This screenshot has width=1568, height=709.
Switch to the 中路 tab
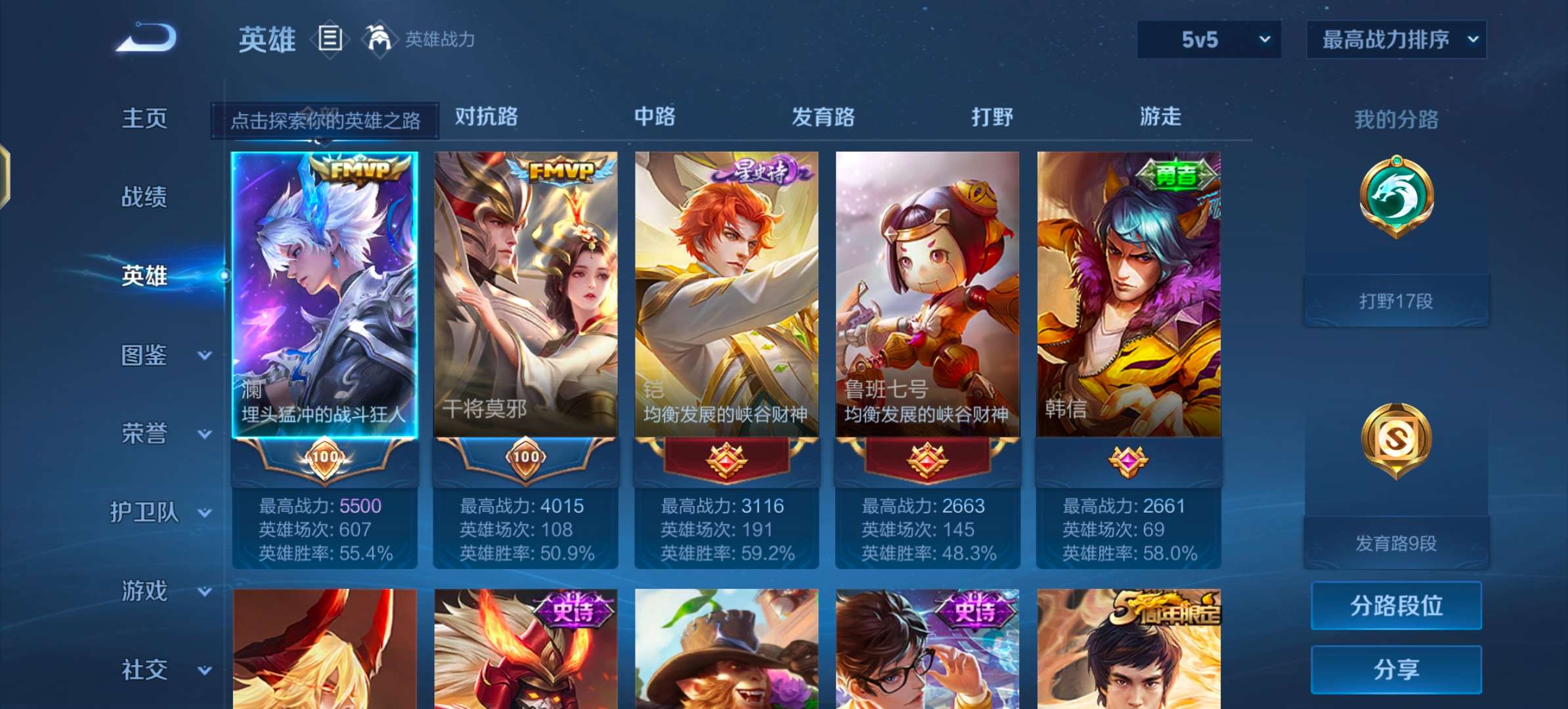click(655, 118)
